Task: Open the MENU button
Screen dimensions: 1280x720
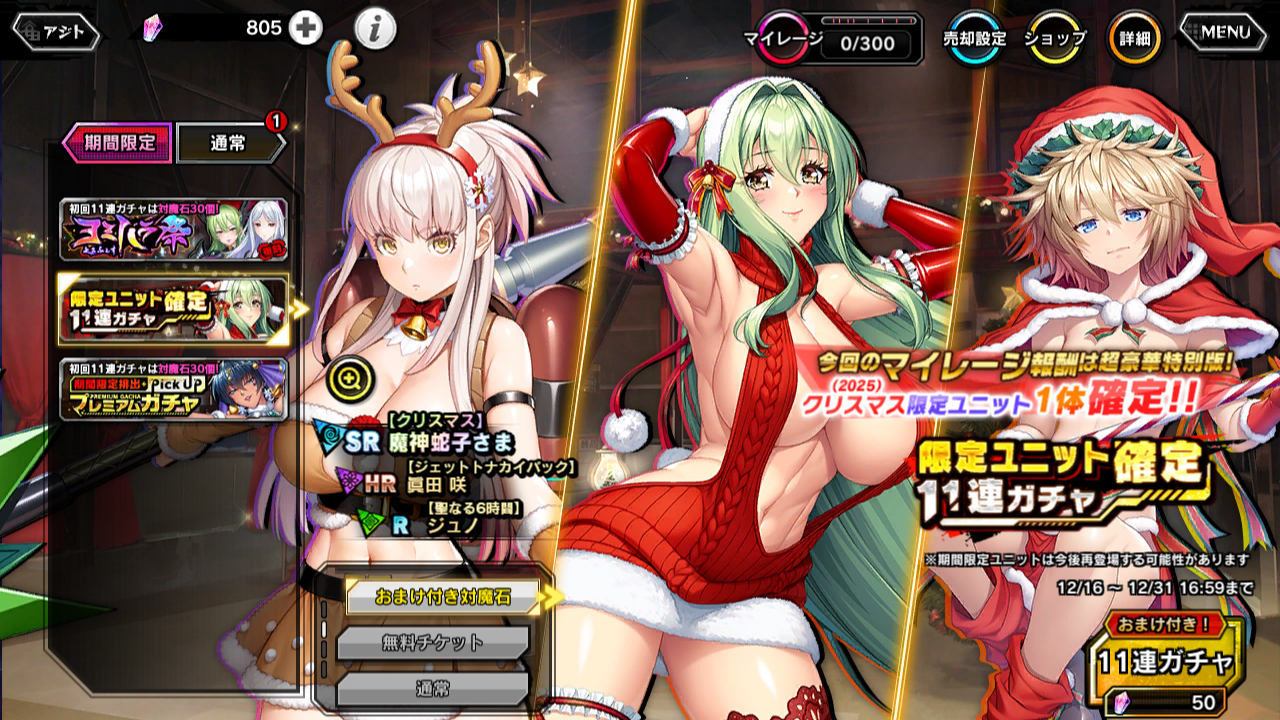Action: coord(1226,32)
